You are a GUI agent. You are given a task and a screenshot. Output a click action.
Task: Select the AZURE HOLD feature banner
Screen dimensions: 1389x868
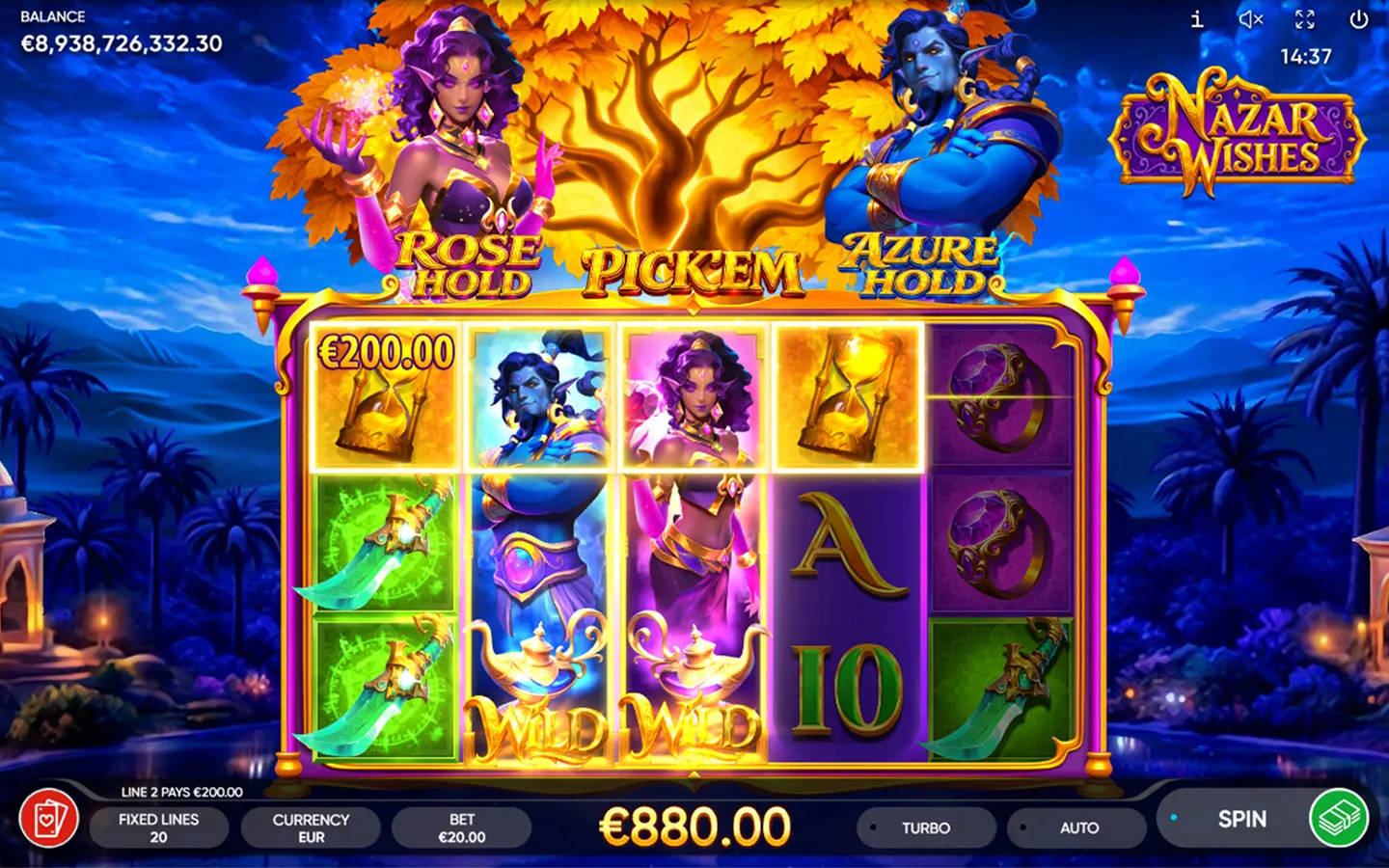pos(919,266)
